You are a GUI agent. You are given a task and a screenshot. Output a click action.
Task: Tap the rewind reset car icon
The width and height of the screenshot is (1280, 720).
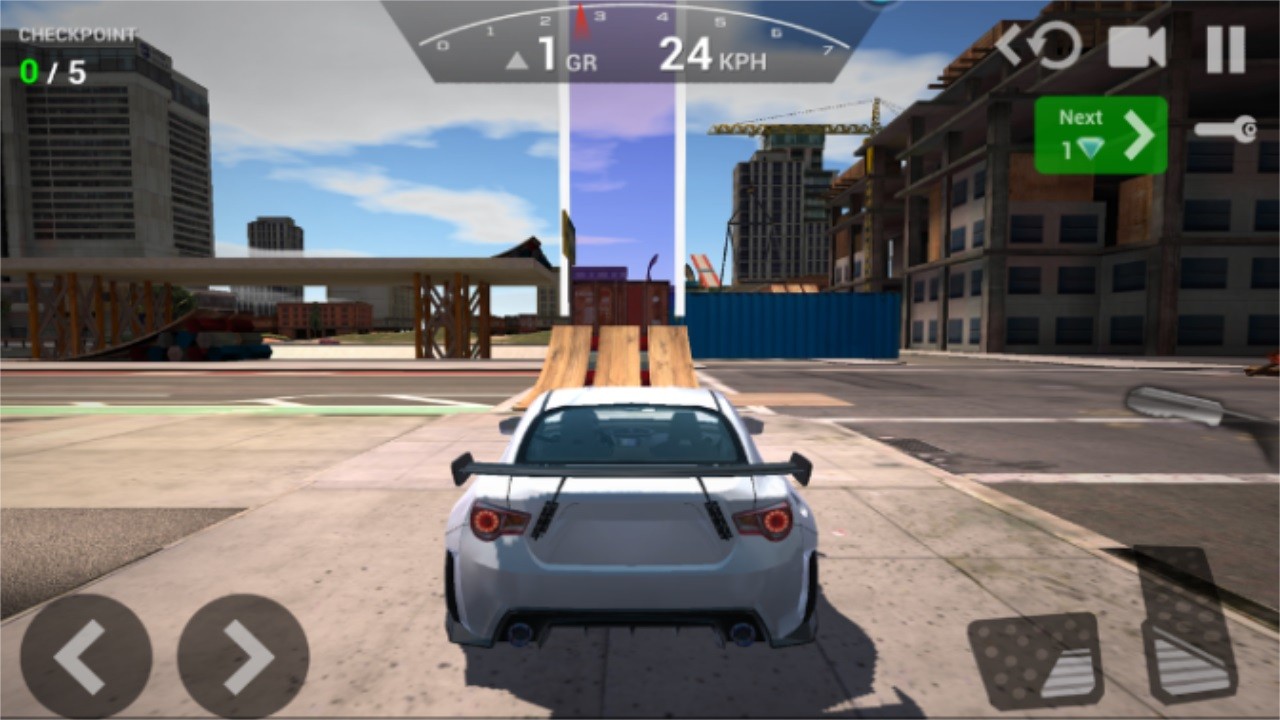tap(1040, 45)
